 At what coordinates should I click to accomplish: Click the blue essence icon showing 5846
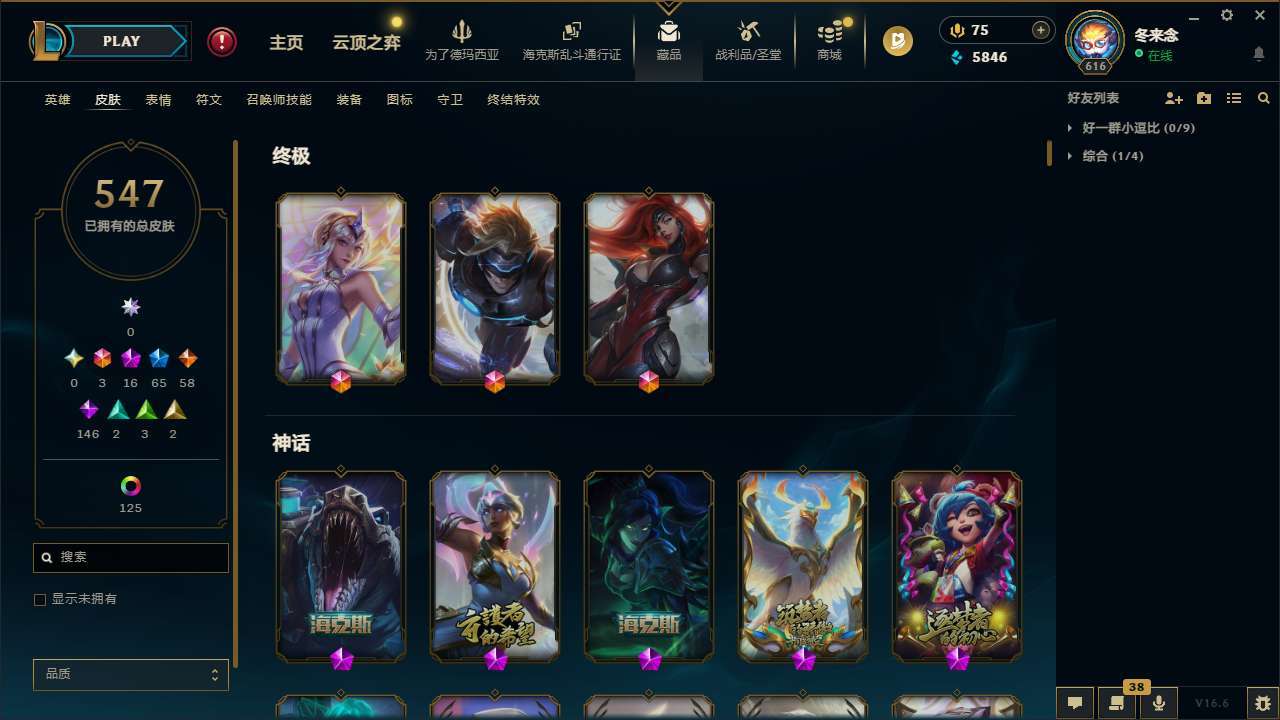(x=956, y=57)
